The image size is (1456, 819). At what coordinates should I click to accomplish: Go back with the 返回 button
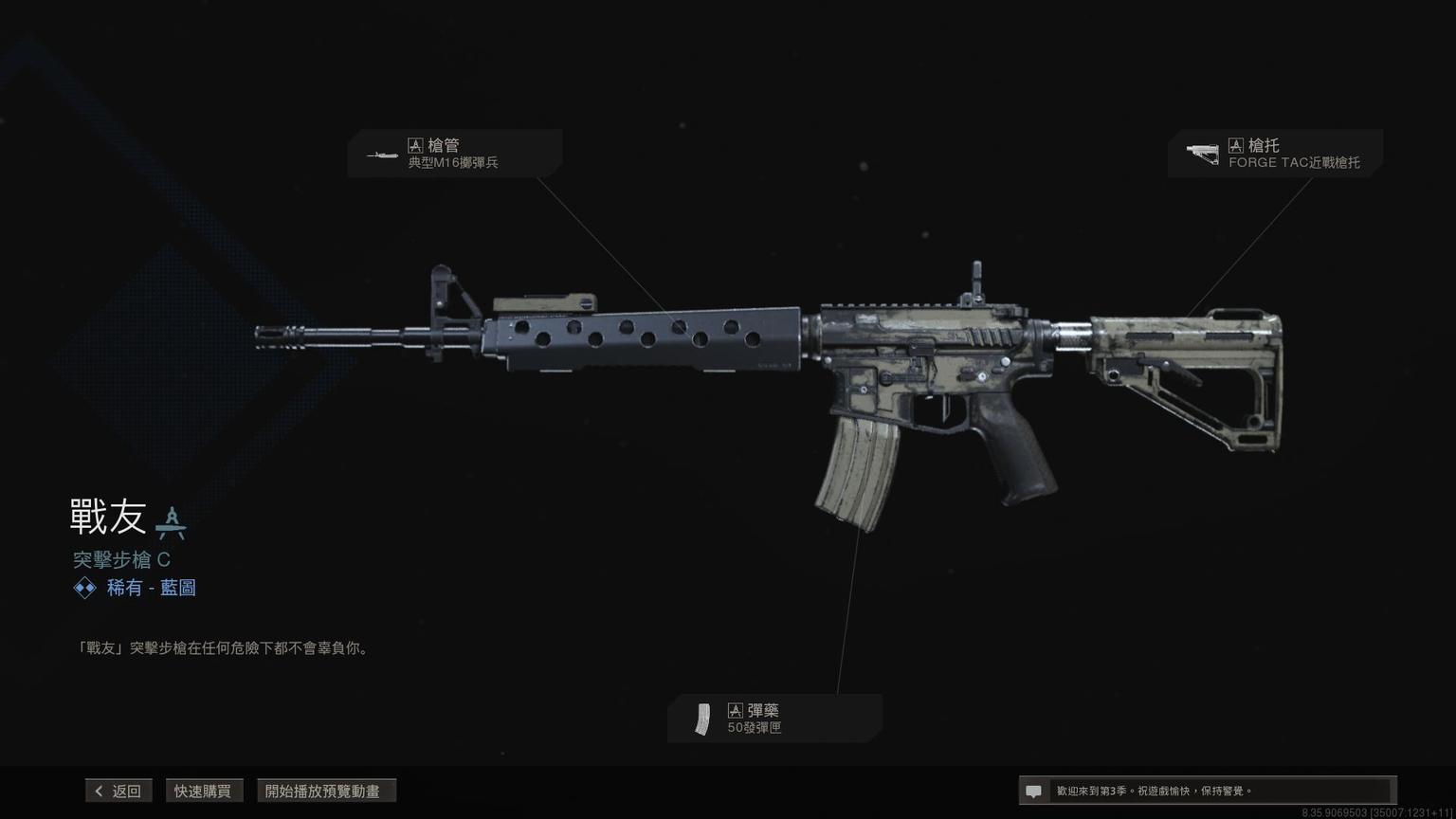pyautogui.click(x=118, y=791)
